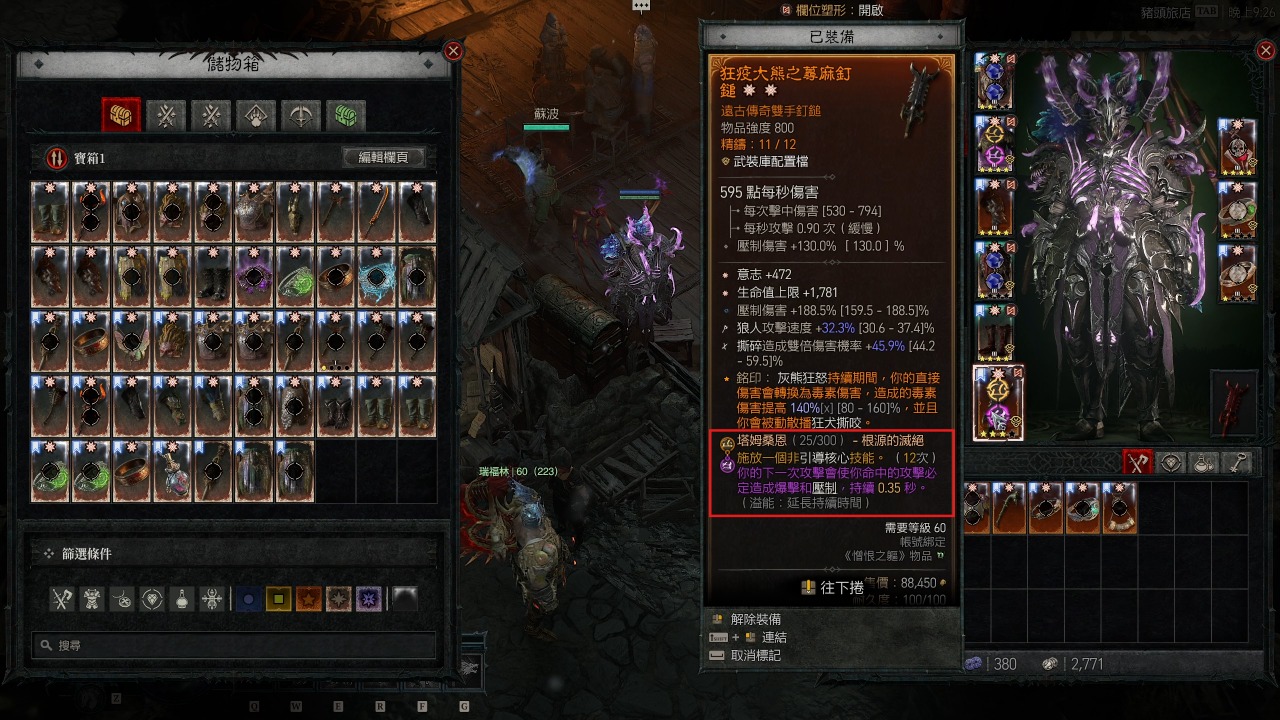The height and width of the screenshot is (720, 1280).
Task: Toggle the yellow rare rarity filter
Action: [x=279, y=599]
